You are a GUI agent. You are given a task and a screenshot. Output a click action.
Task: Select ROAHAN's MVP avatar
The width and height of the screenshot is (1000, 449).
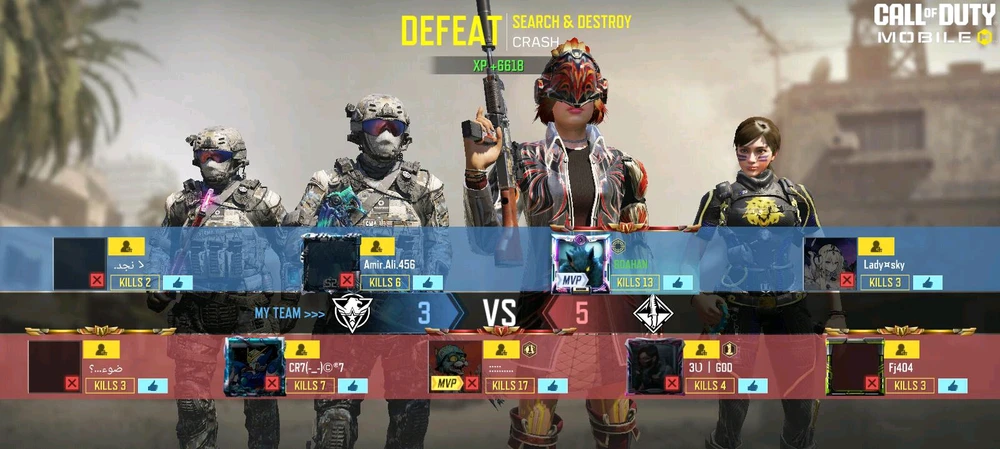tap(581, 262)
